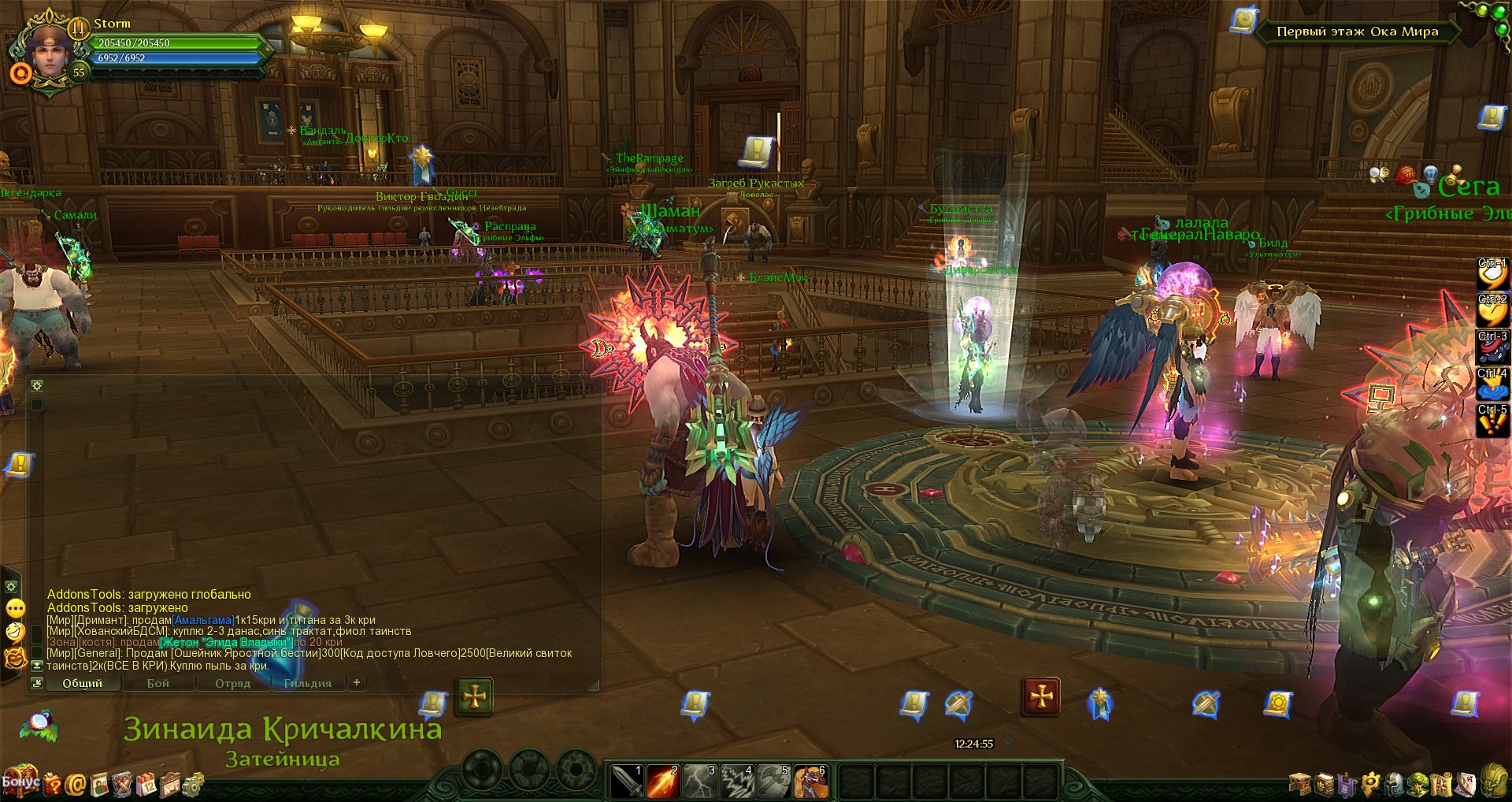Image resolution: width=1512 pixels, height=802 pixels.
Task: Switch to the Общий chat tab
Action: point(83,683)
